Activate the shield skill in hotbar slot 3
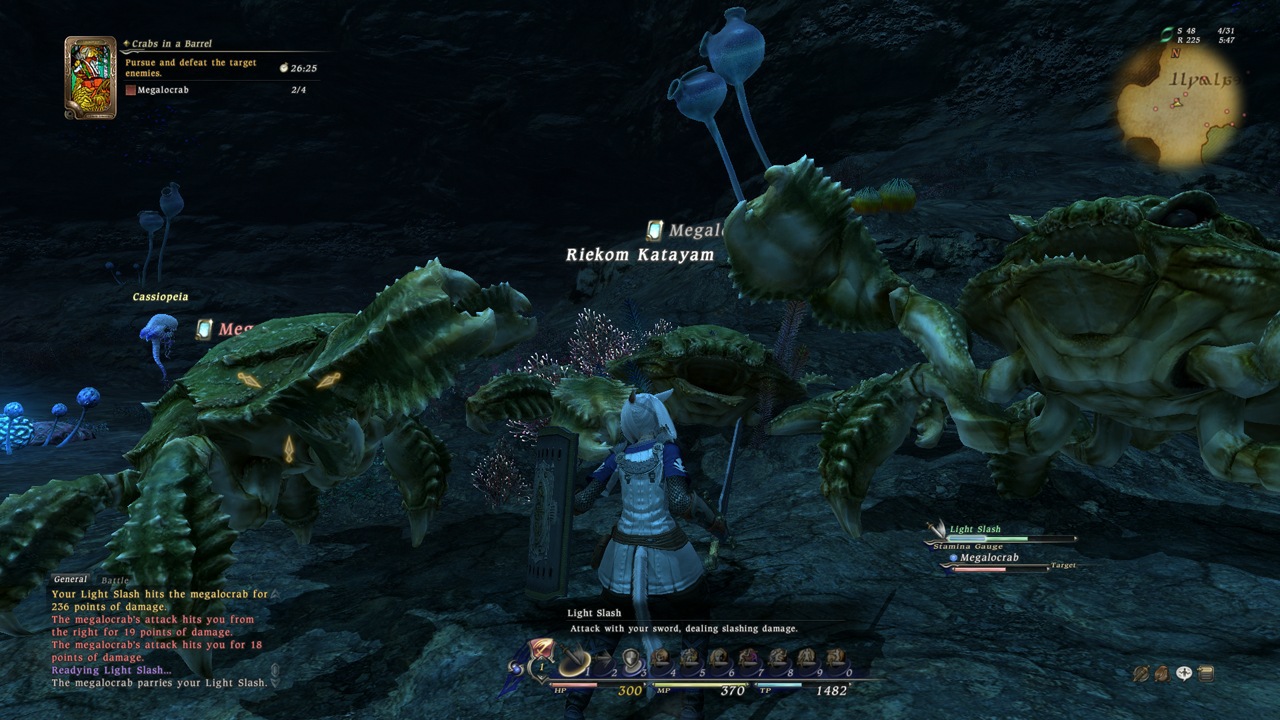1280x720 pixels. click(x=631, y=660)
